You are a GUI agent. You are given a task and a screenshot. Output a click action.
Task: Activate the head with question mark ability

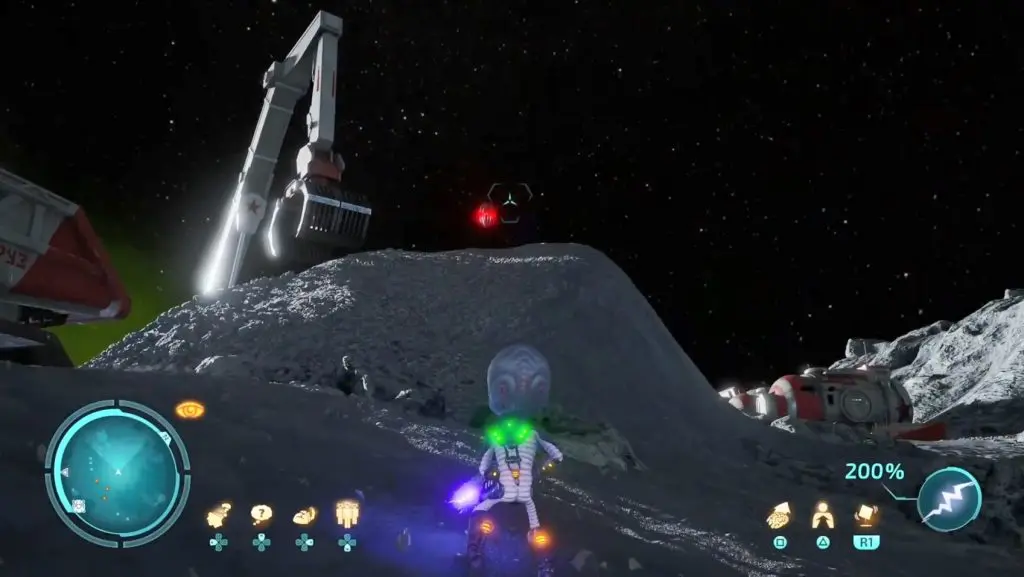click(x=218, y=516)
